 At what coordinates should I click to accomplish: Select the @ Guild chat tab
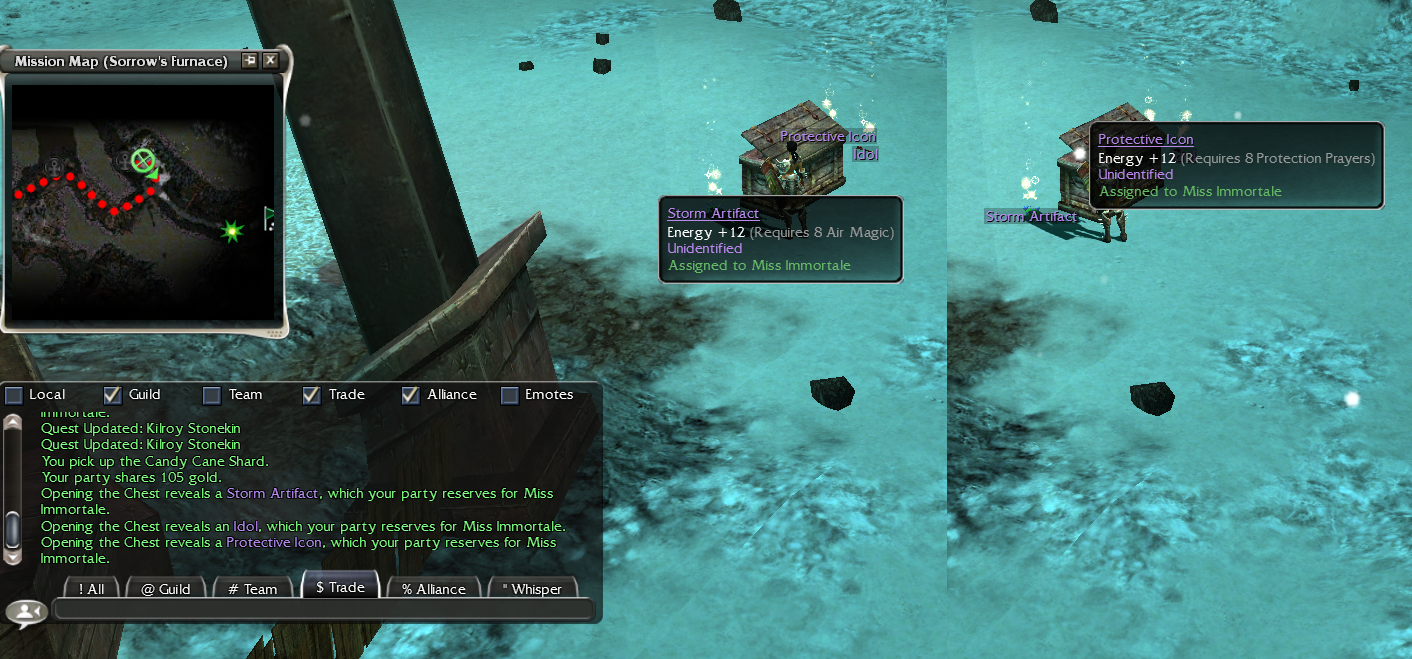(x=166, y=589)
